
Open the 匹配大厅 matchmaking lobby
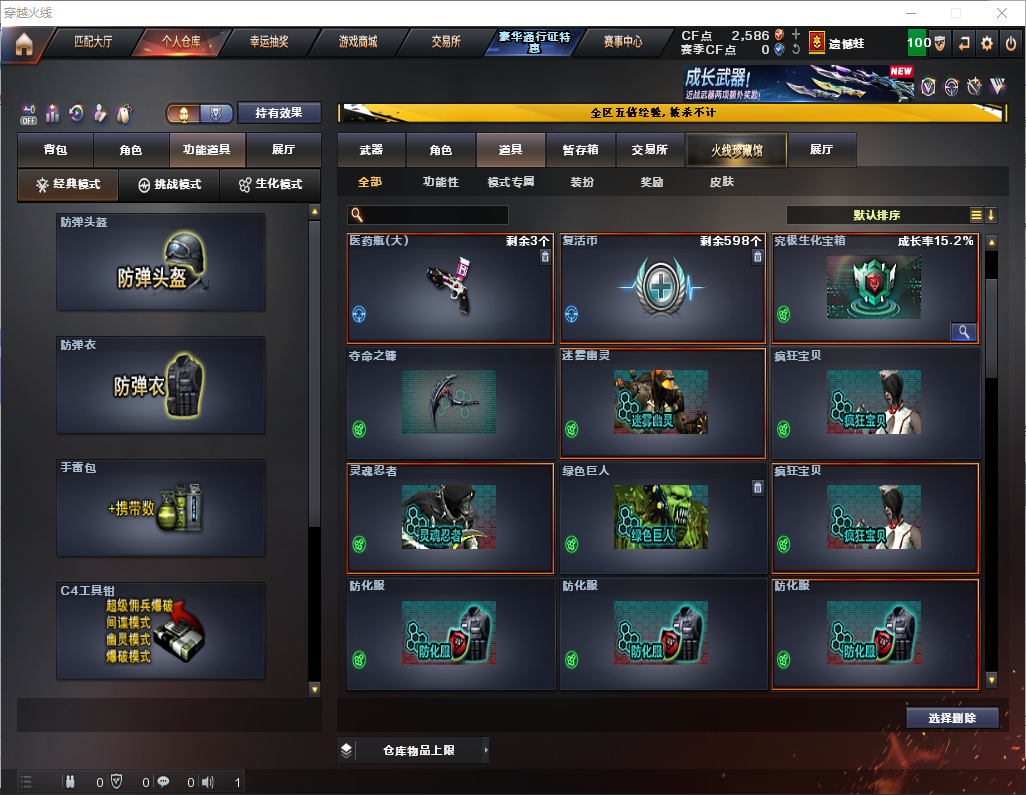tap(93, 42)
